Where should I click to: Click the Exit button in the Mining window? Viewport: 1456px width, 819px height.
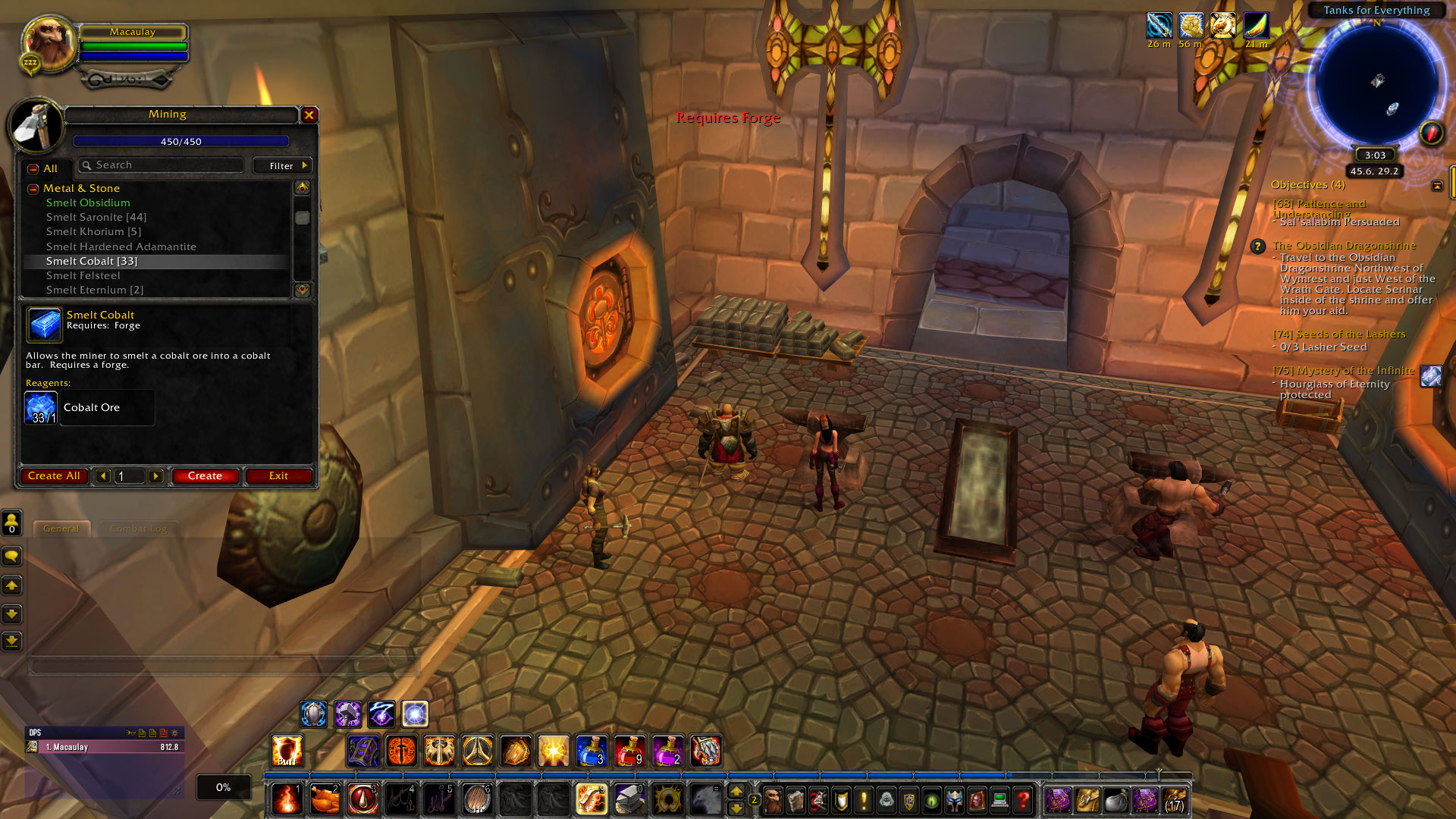pyautogui.click(x=278, y=475)
